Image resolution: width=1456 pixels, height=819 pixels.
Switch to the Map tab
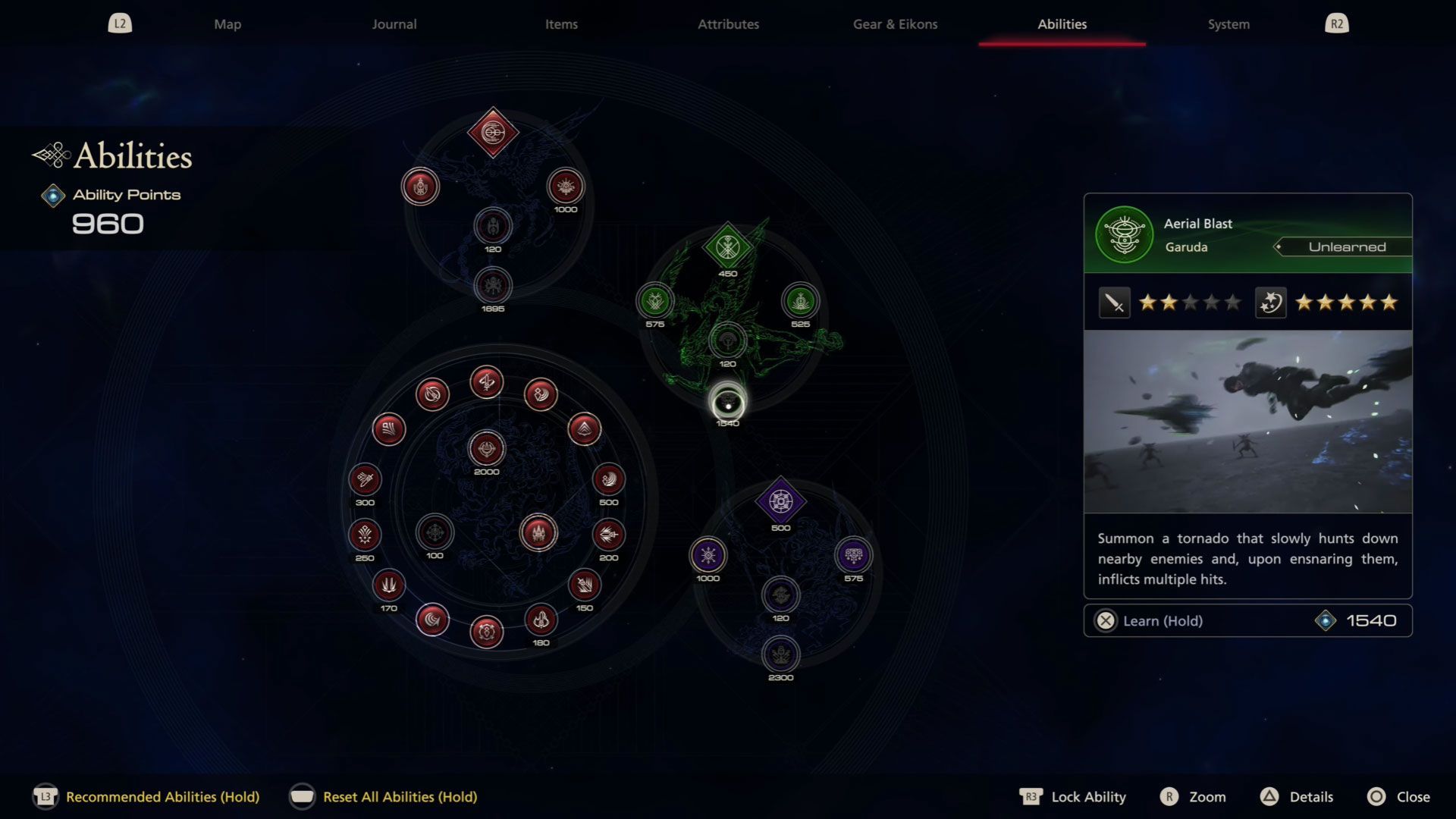click(x=227, y=24)
